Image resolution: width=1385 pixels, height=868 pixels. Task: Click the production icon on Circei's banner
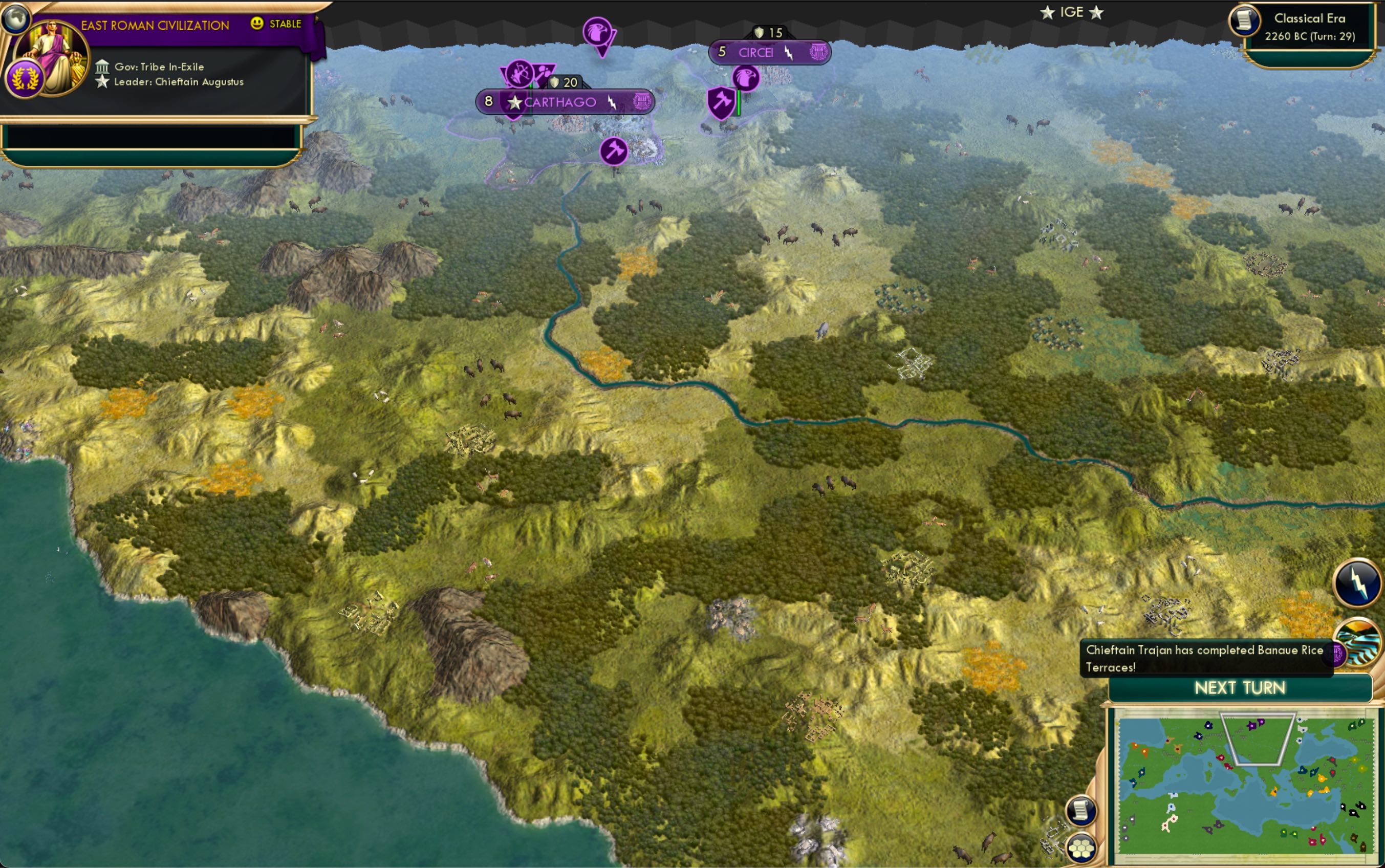click(817, 52)
